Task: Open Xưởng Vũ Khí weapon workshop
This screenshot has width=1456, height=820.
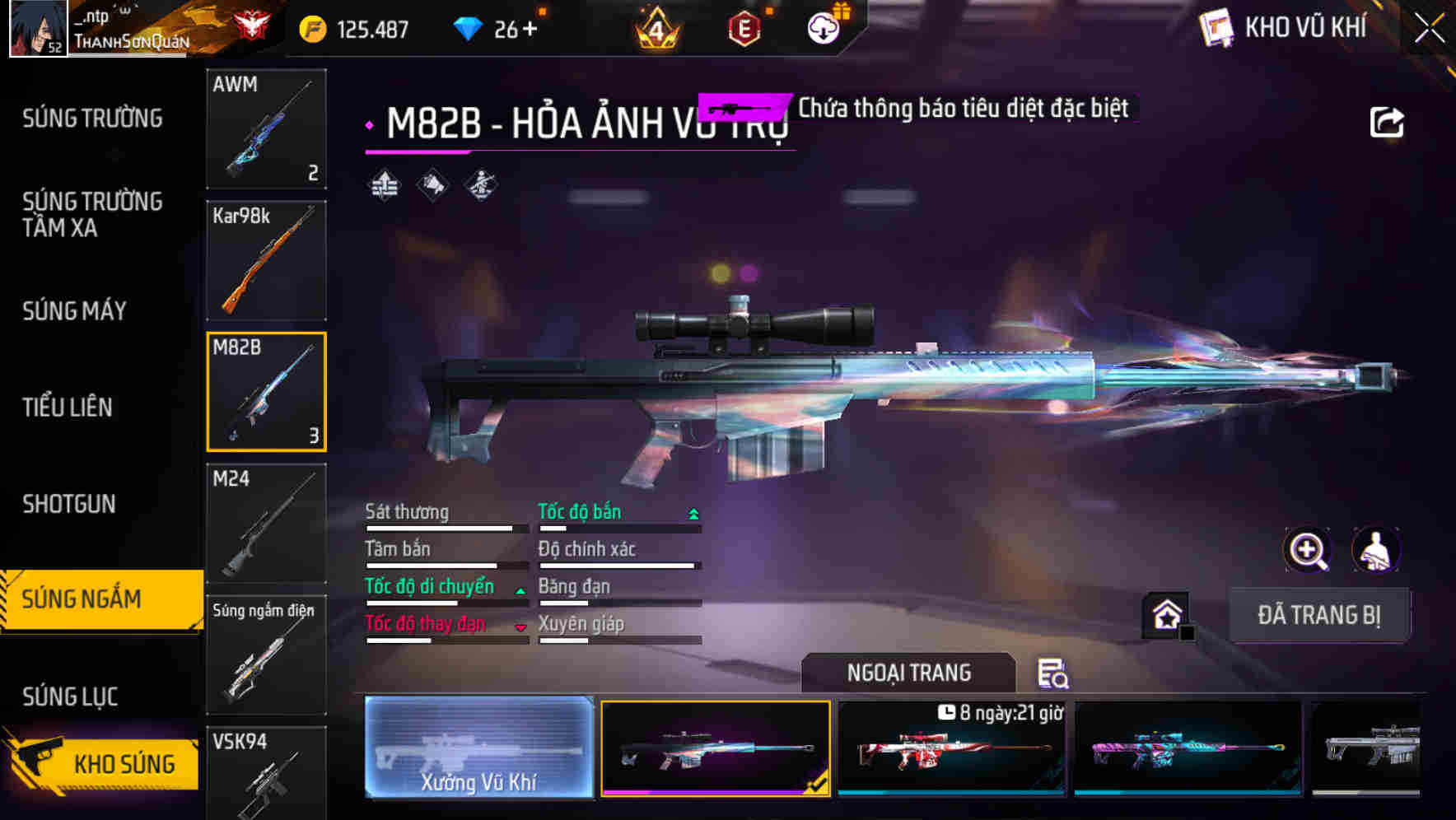Action: click(478, 747)
